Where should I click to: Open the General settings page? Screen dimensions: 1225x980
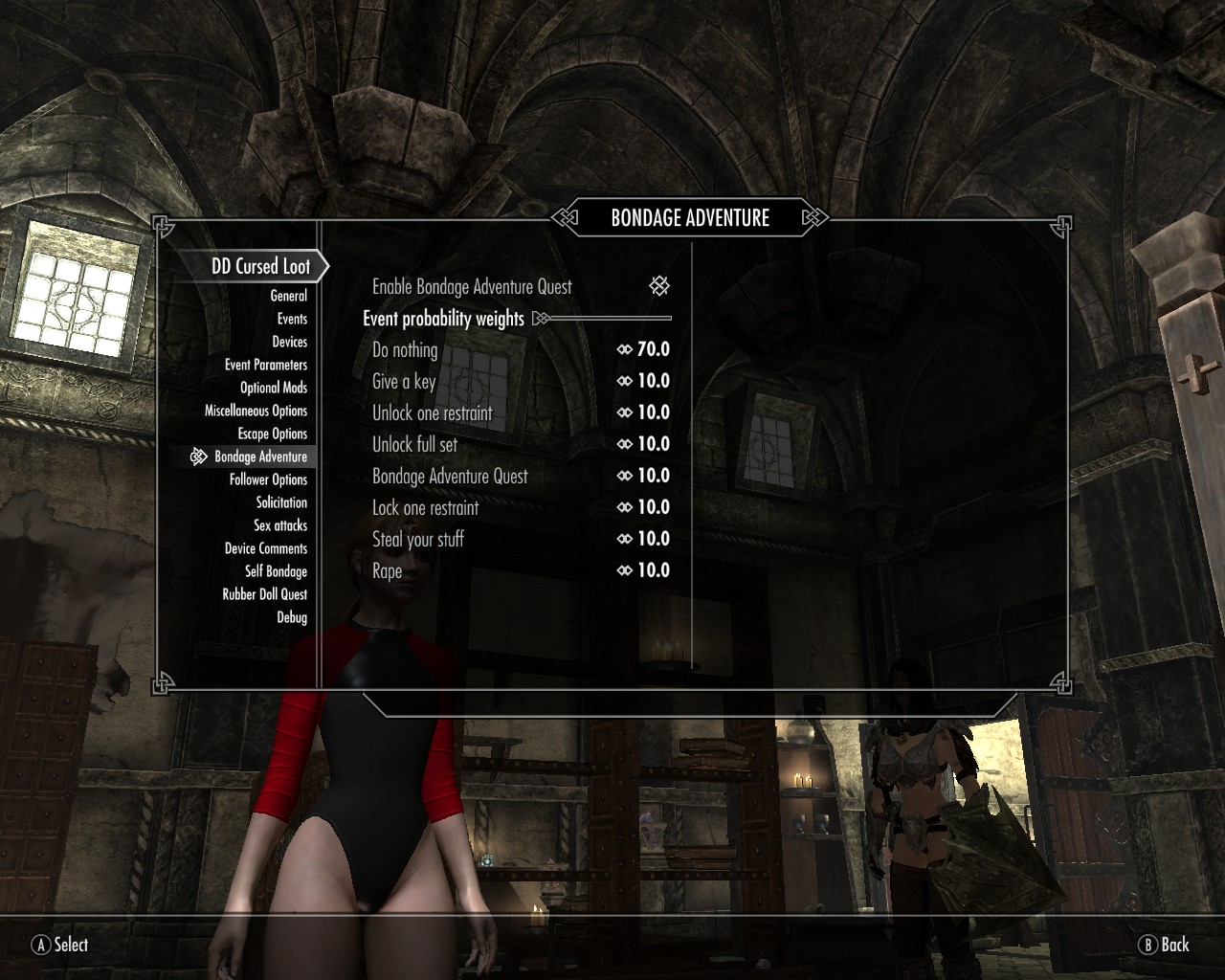288,296
